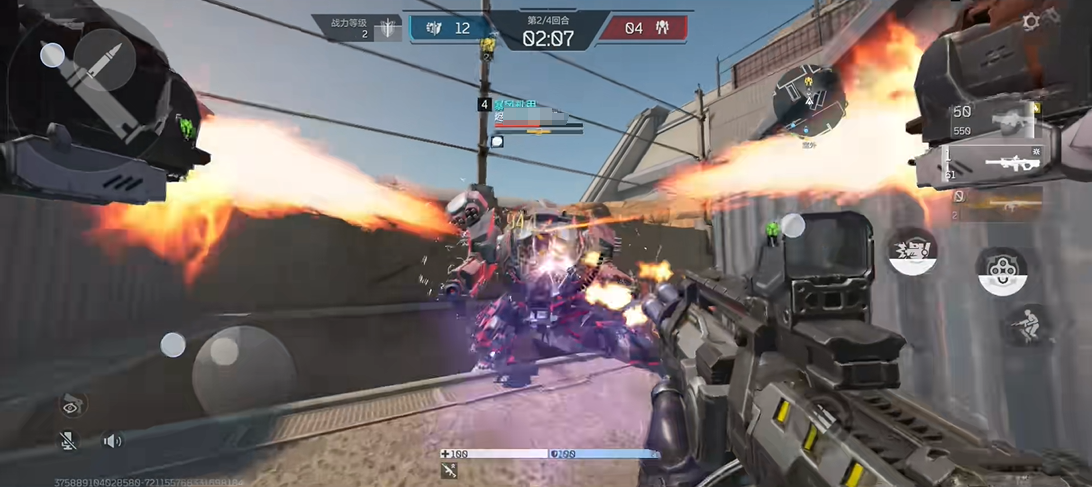
Task: Choose the third yellow weapon slot
Action: [x=996, y=203]
